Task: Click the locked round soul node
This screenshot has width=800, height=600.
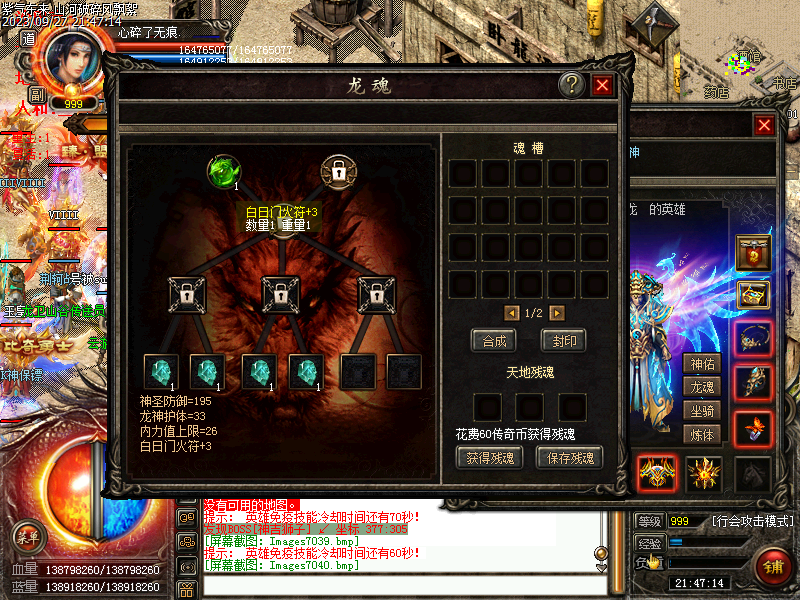Action: point(339,171)
